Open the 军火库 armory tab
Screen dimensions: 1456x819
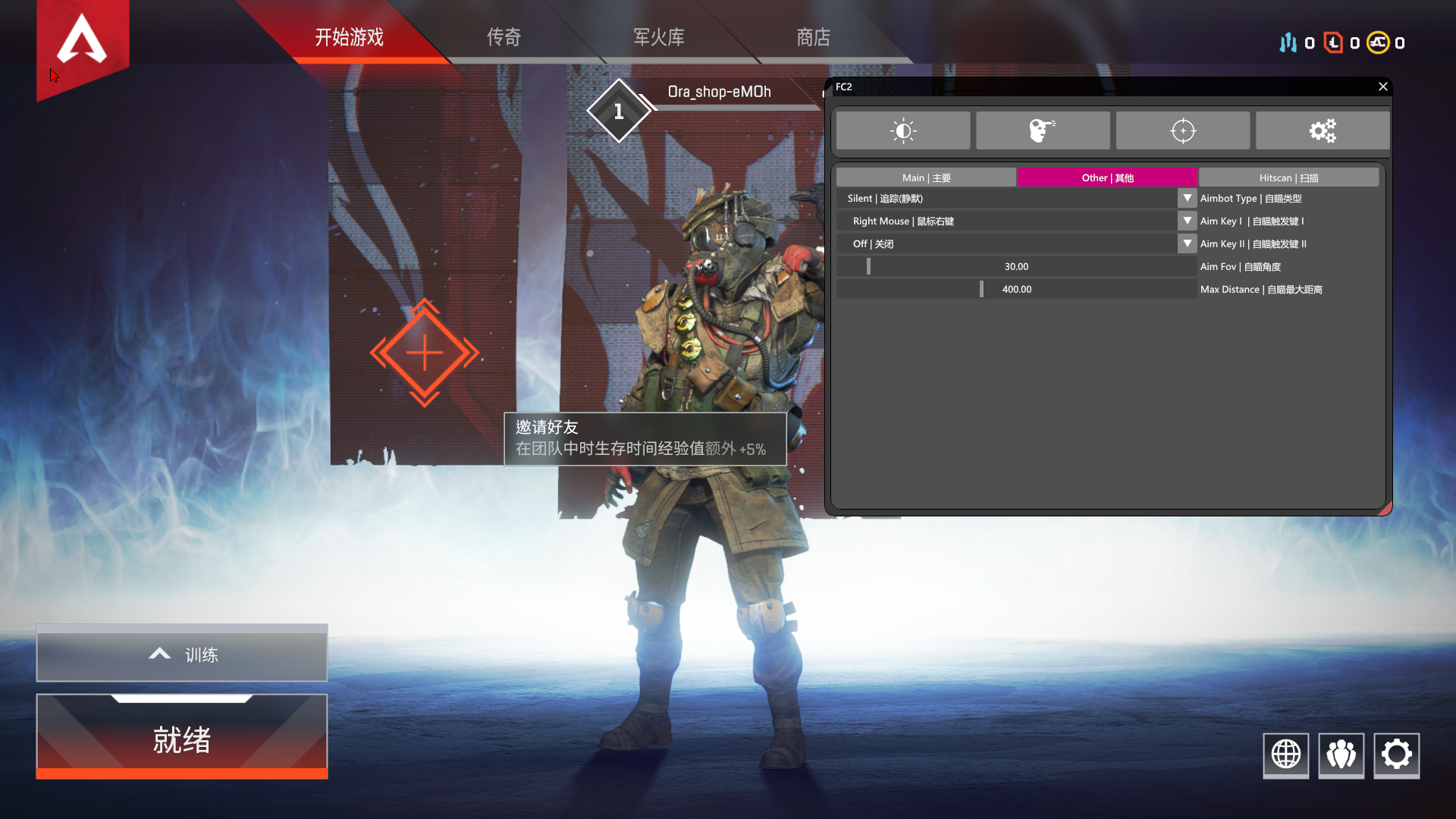coord(658,37)
